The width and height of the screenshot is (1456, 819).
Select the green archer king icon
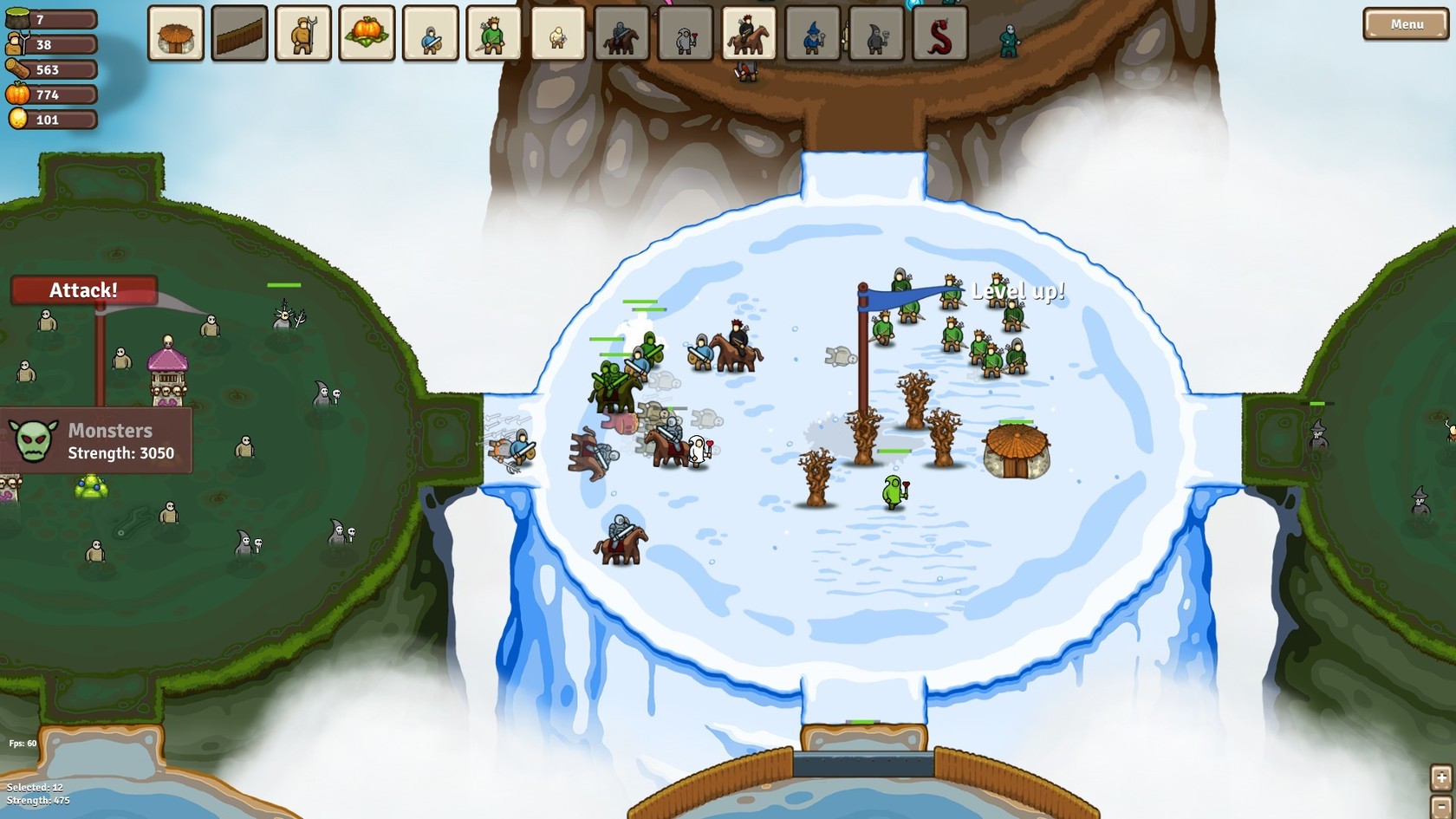(493, 33)
